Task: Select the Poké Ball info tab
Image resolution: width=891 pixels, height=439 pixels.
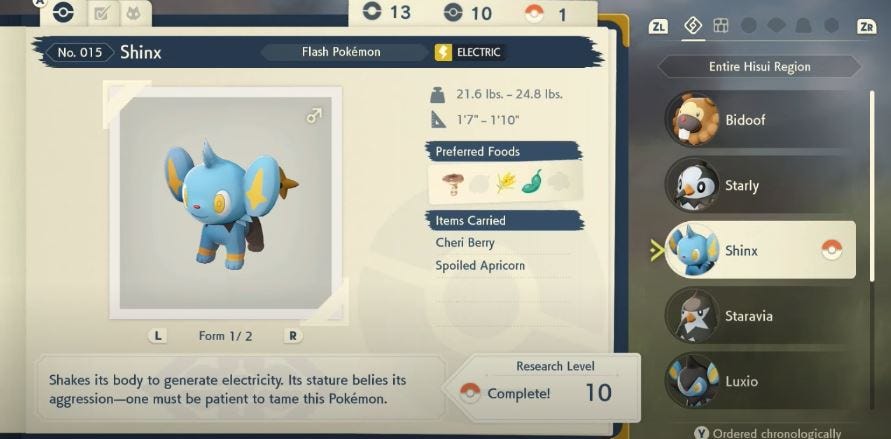Action: 64,13
